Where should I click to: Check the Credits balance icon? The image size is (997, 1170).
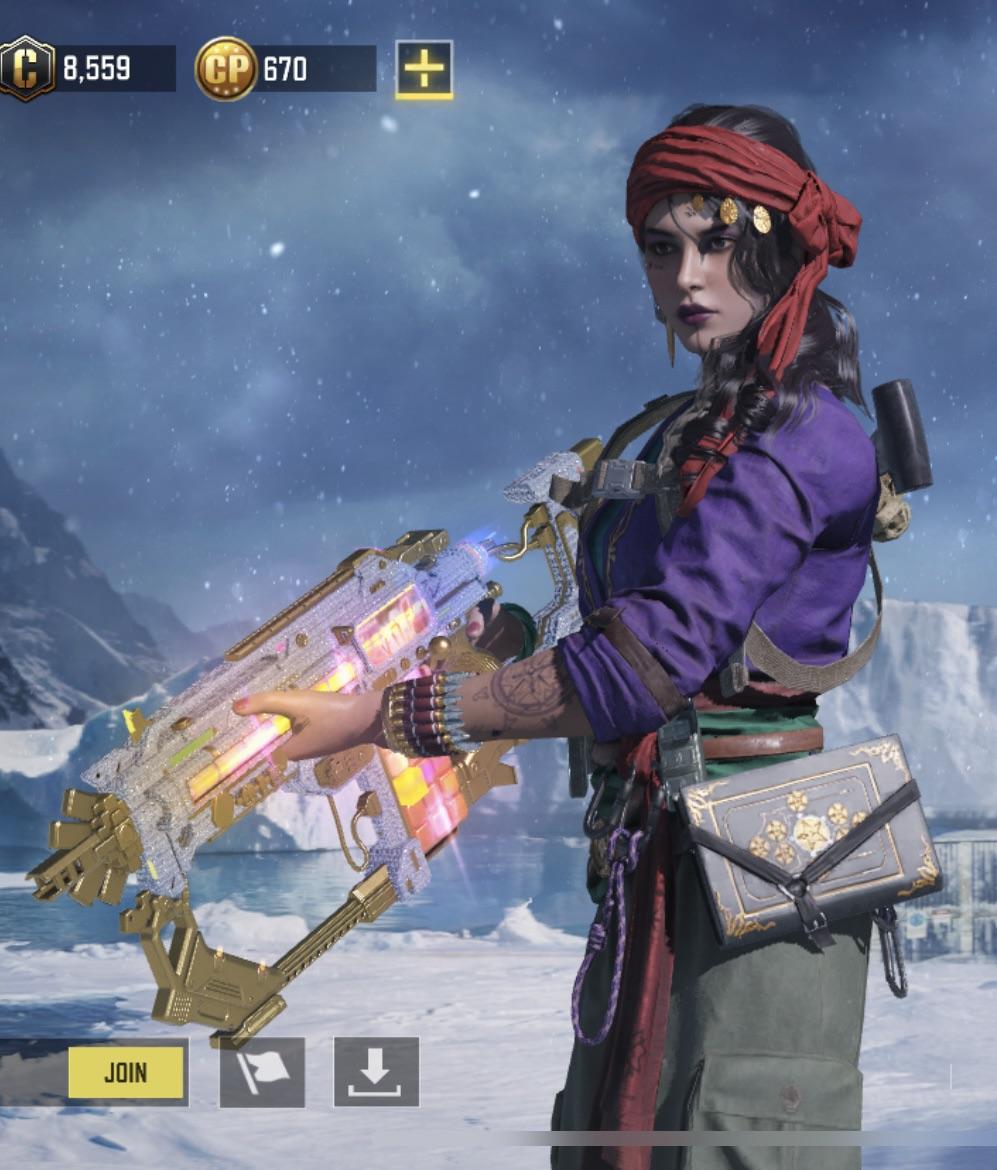tap(27, 68)
